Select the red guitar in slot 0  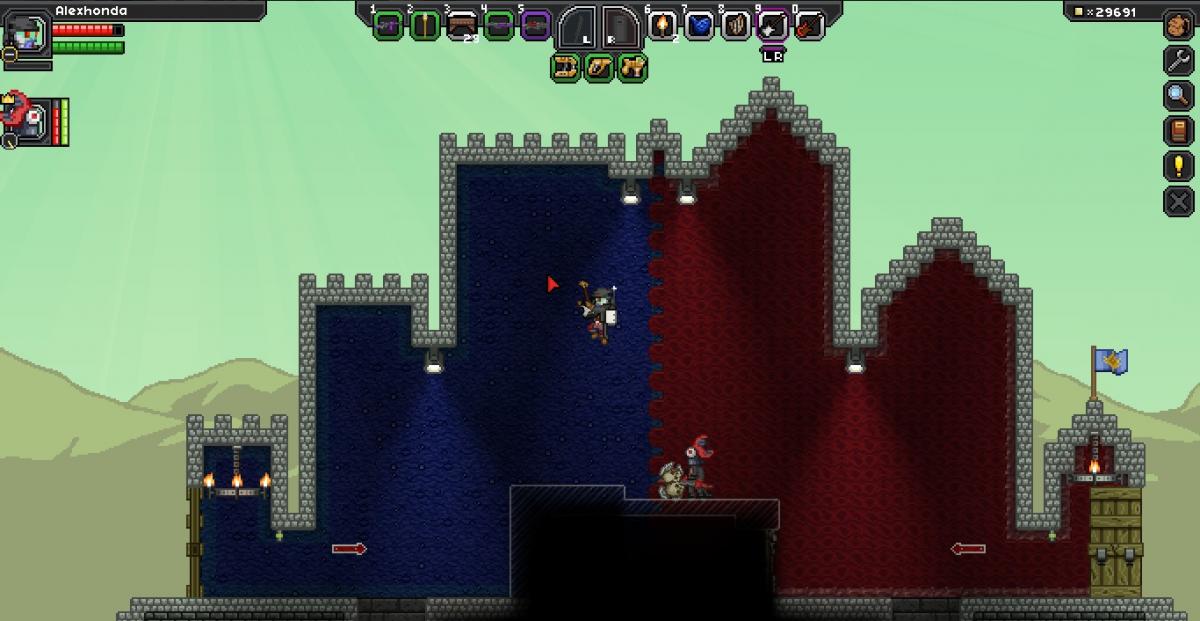(x=809, y=25)
